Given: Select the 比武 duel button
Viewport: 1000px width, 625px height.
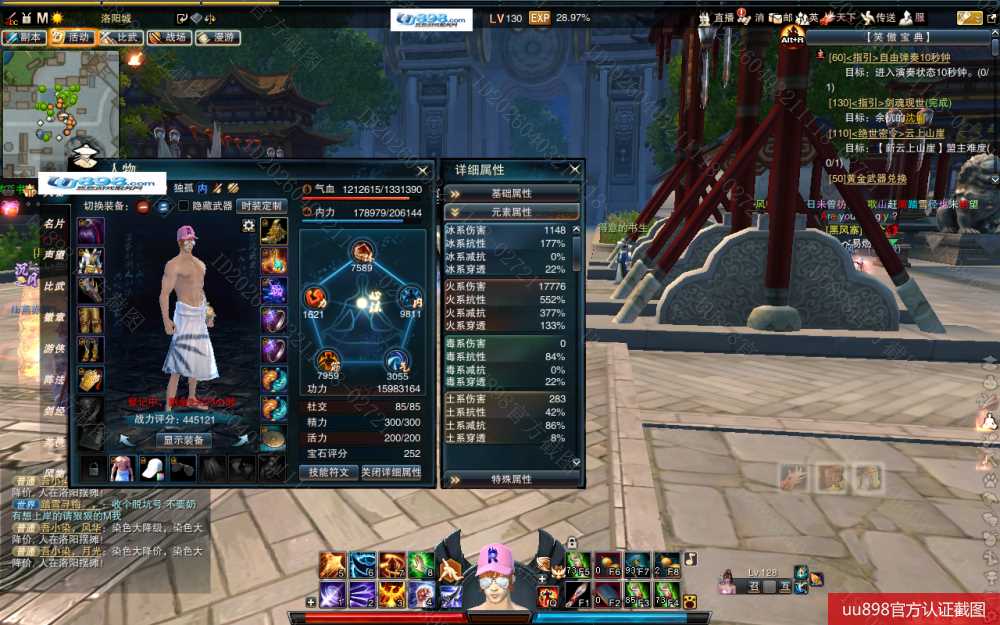Looking at the screenshot, I should pyautogui.click(x=120, y=37).
